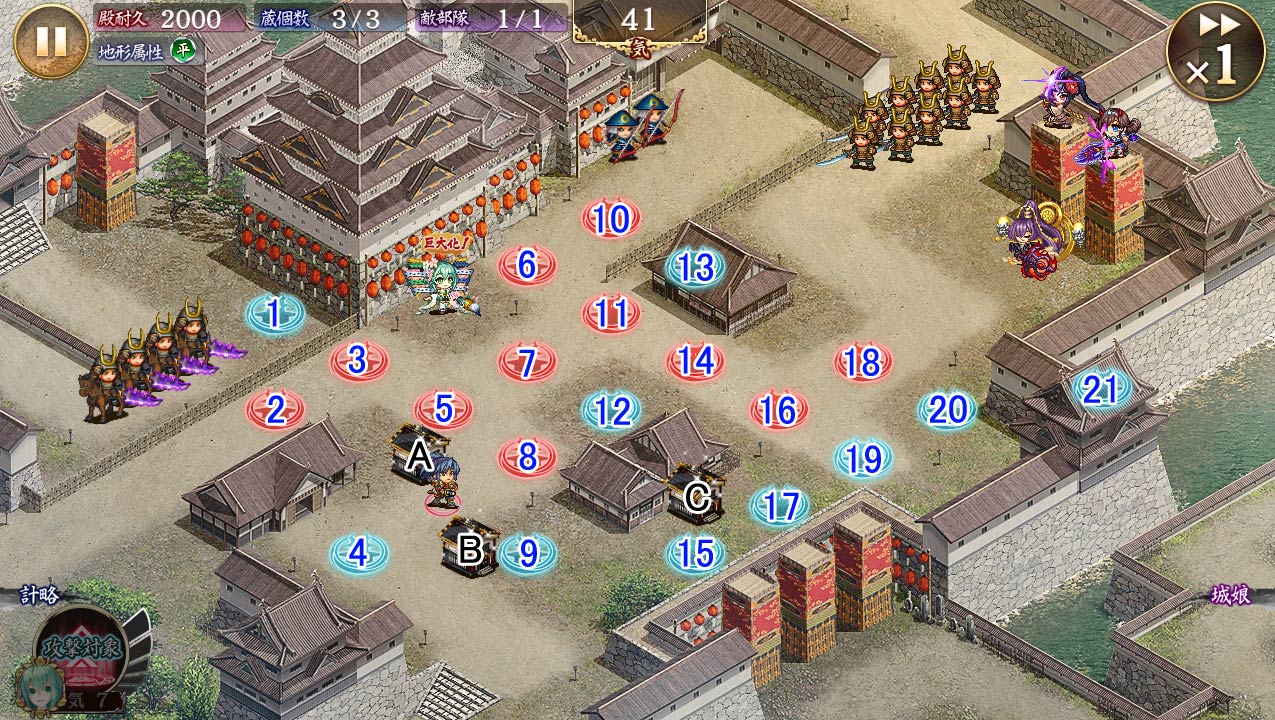Select blue placement tile number 20
1275x720 pixels.
[x=947, y=409]
